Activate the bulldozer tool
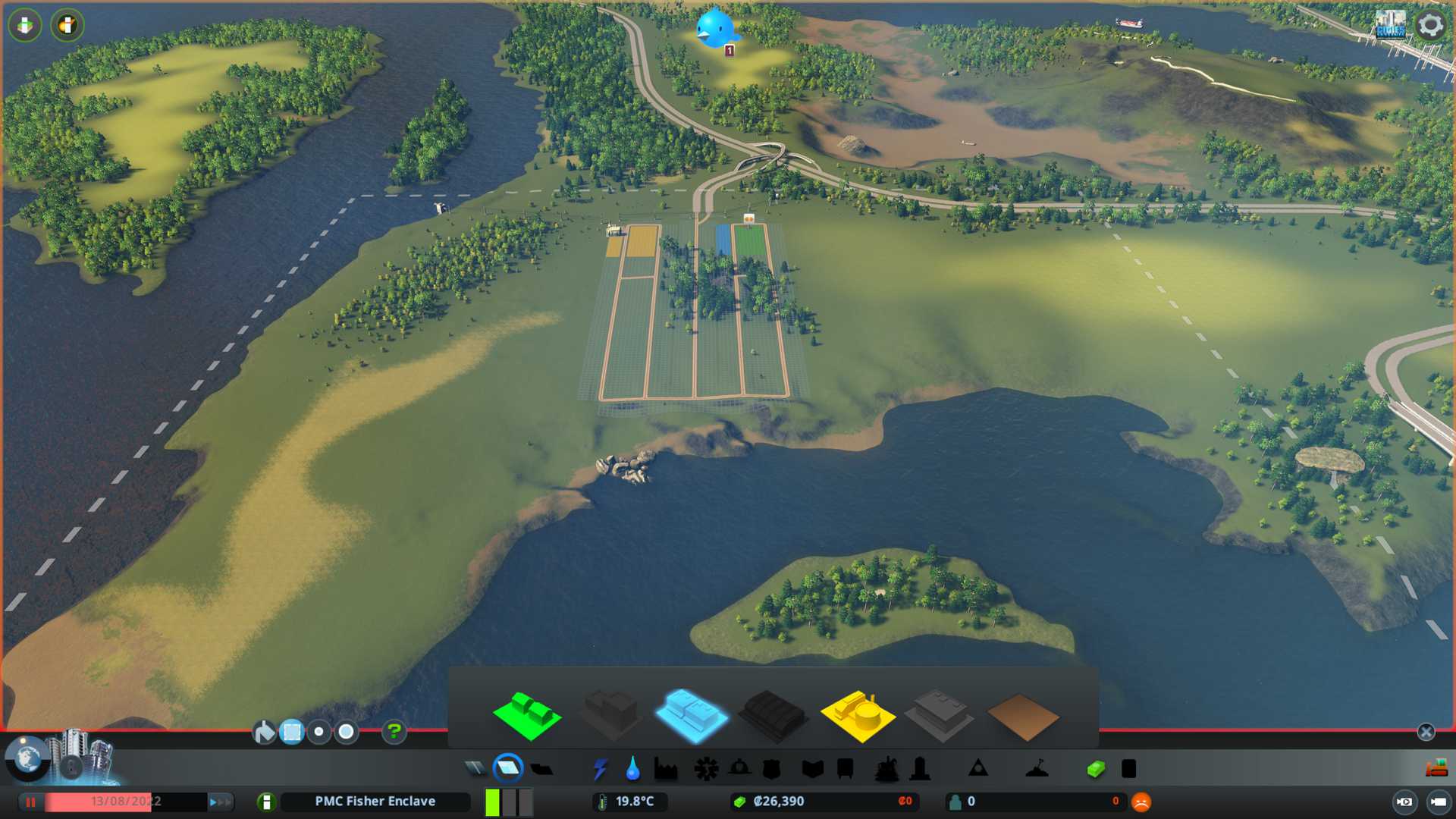 (1436, 769)
